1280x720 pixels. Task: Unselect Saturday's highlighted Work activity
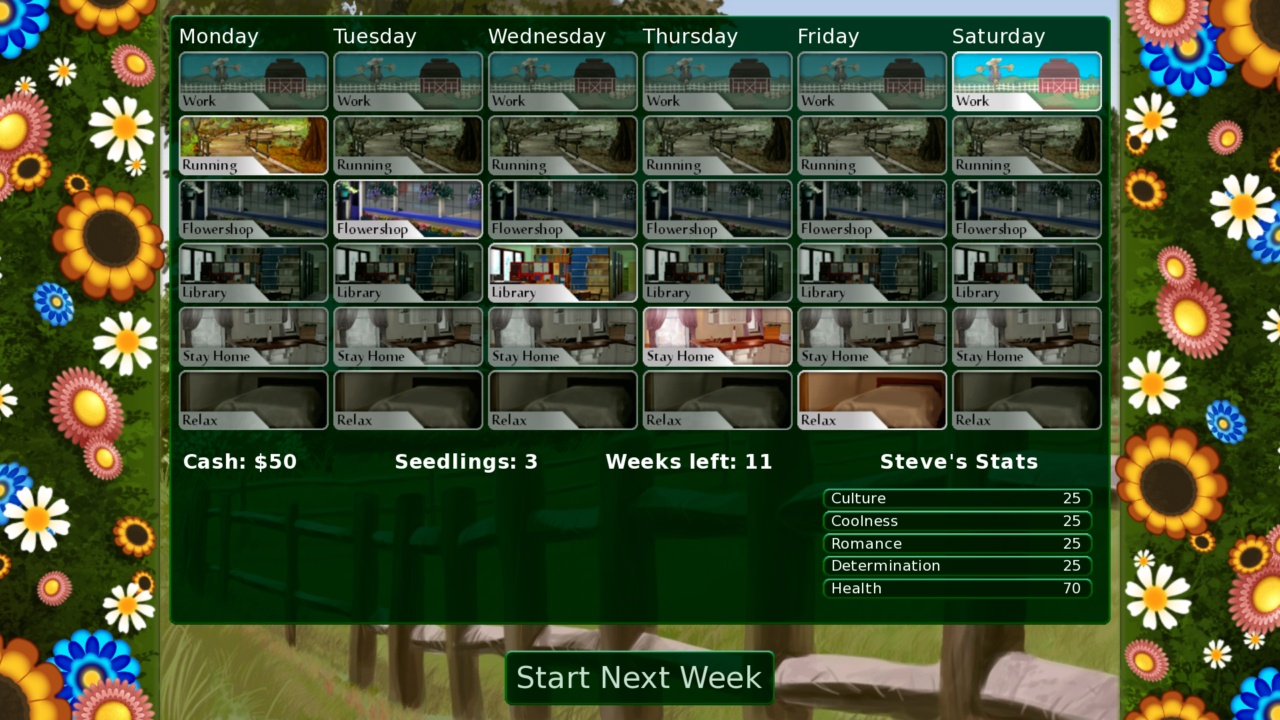pyautogui.click(x=1026, y=81)
